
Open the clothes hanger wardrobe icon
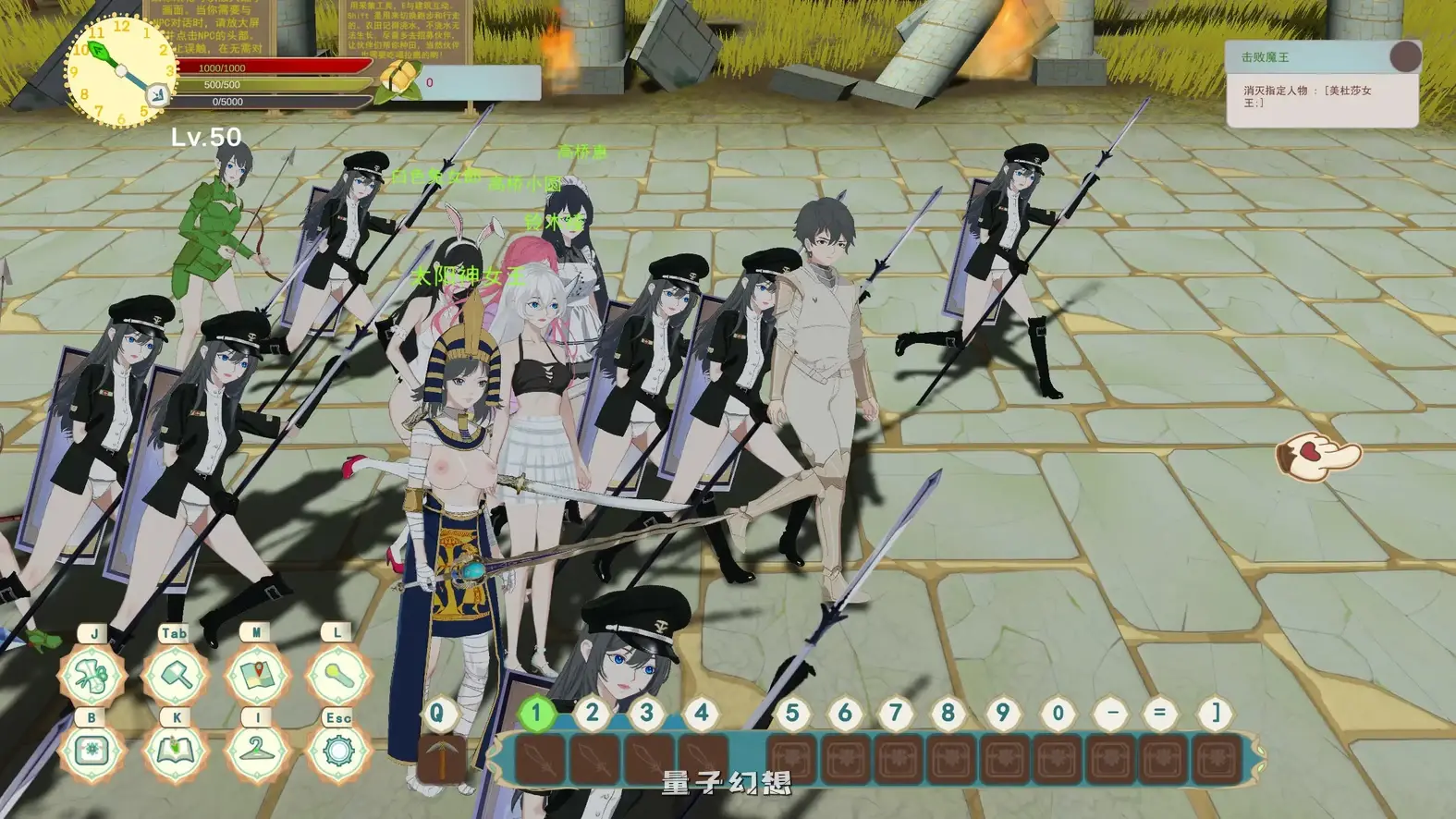(x=256, y=751)
